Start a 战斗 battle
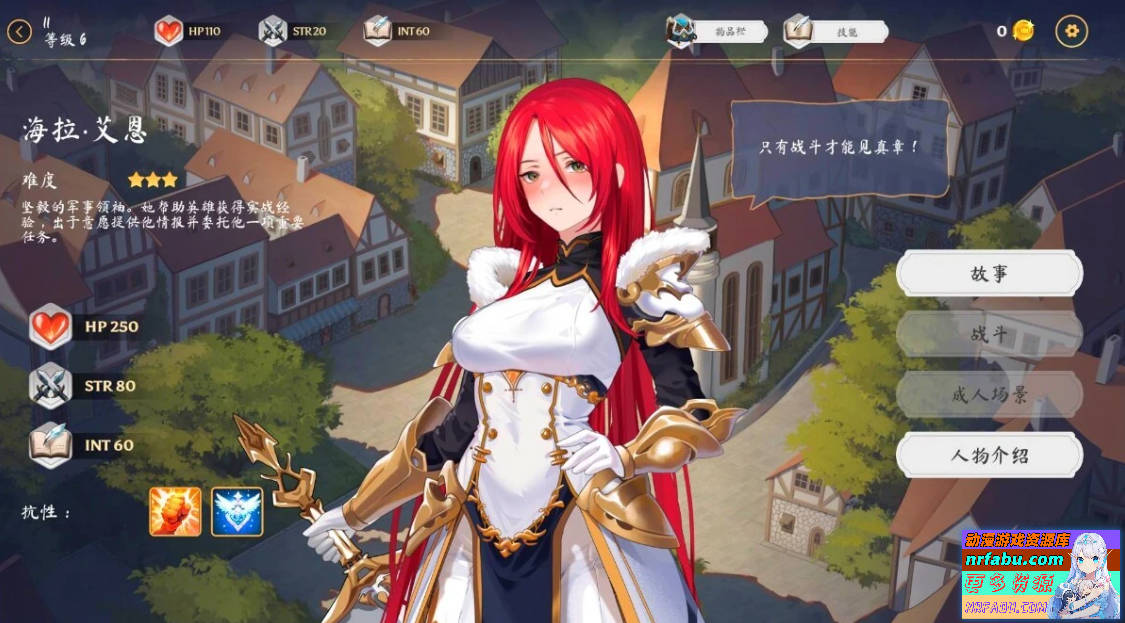 tap(989, 334)
